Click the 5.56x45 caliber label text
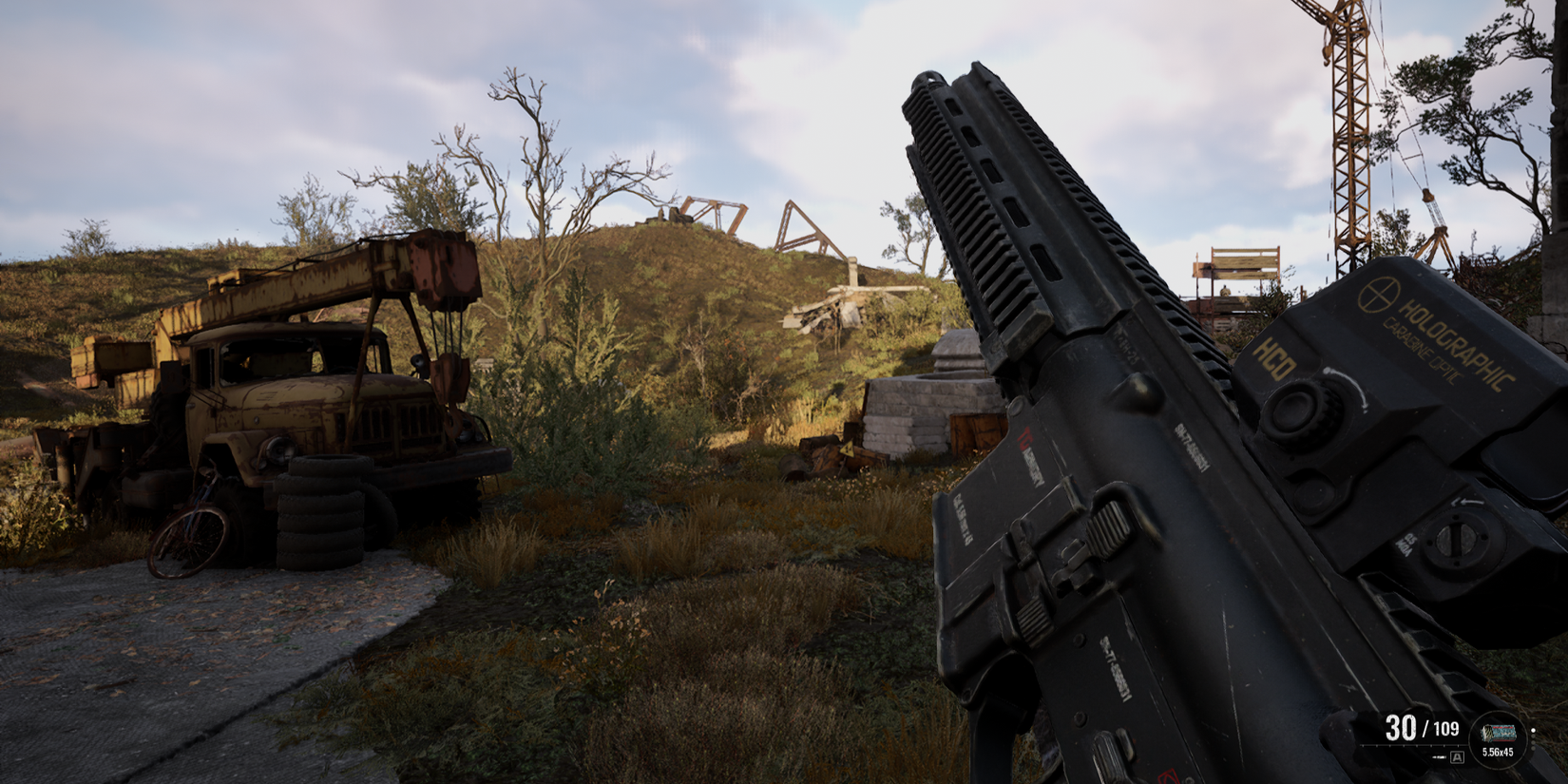 tap(1498, 752)
